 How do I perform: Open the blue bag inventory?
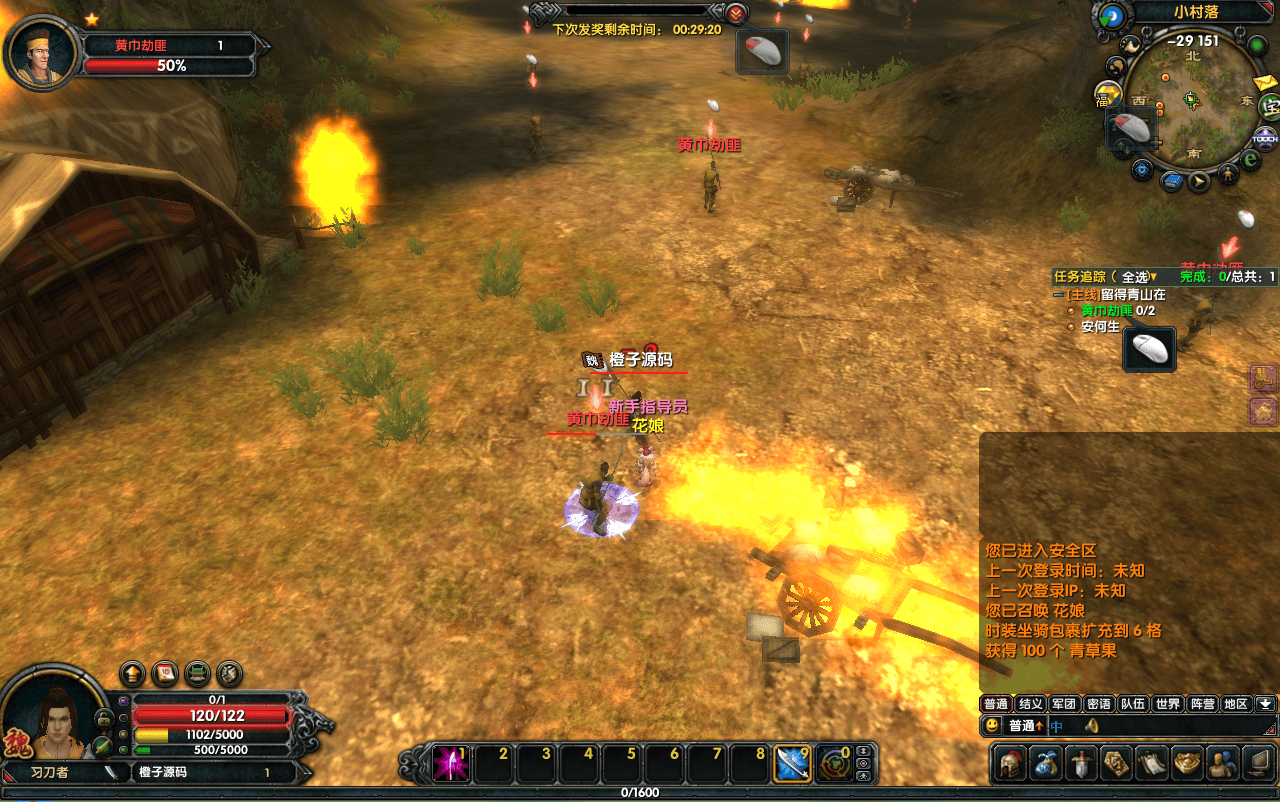click(1046, 763)
